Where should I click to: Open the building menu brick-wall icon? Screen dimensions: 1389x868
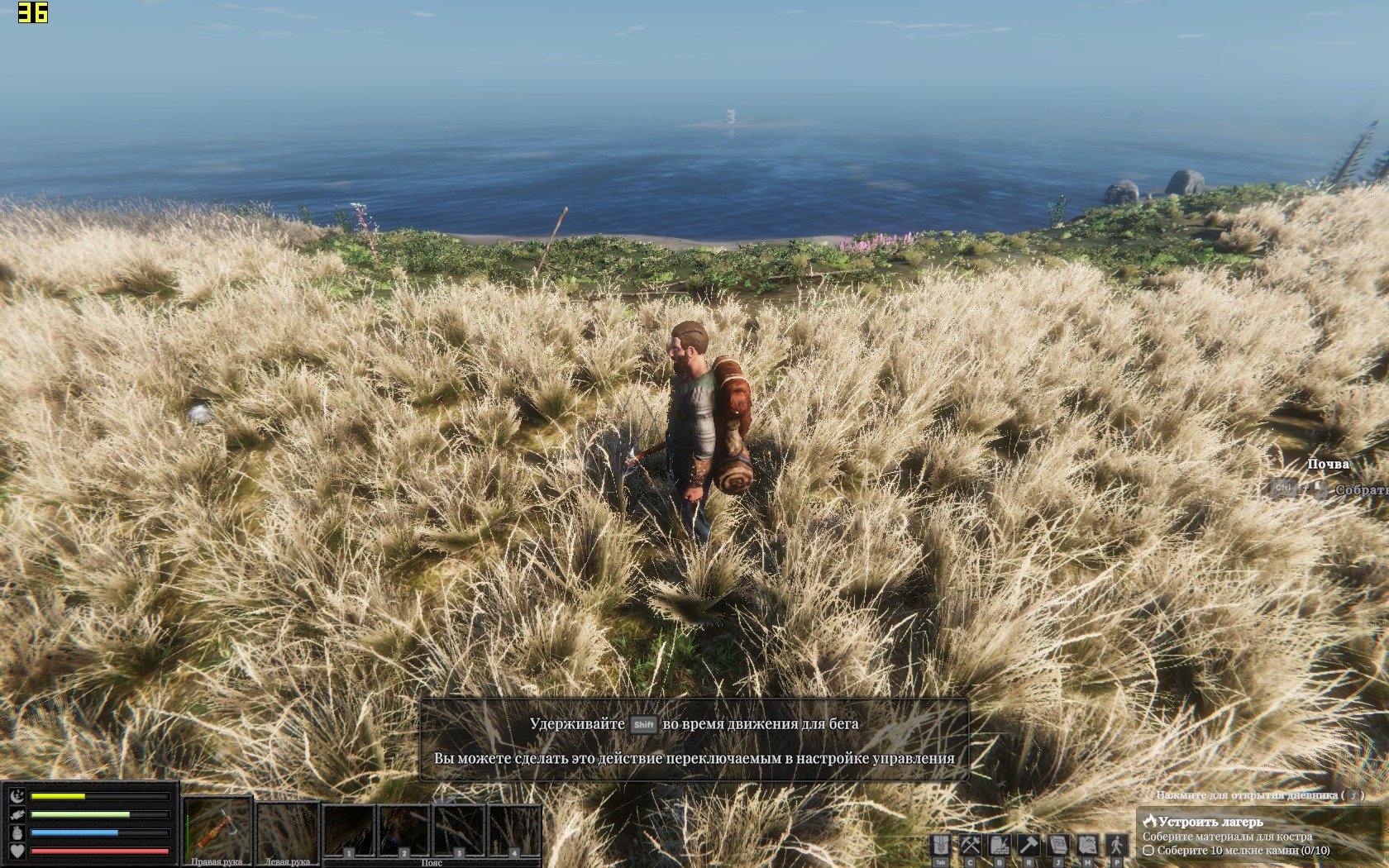[x=1000, y=846]
